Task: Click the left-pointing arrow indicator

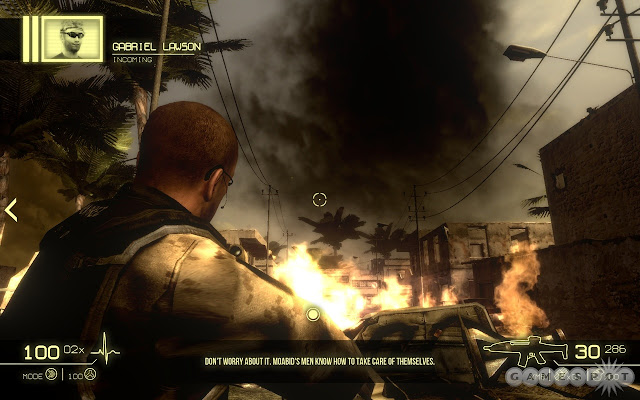Action: click(x=11, y=210)
